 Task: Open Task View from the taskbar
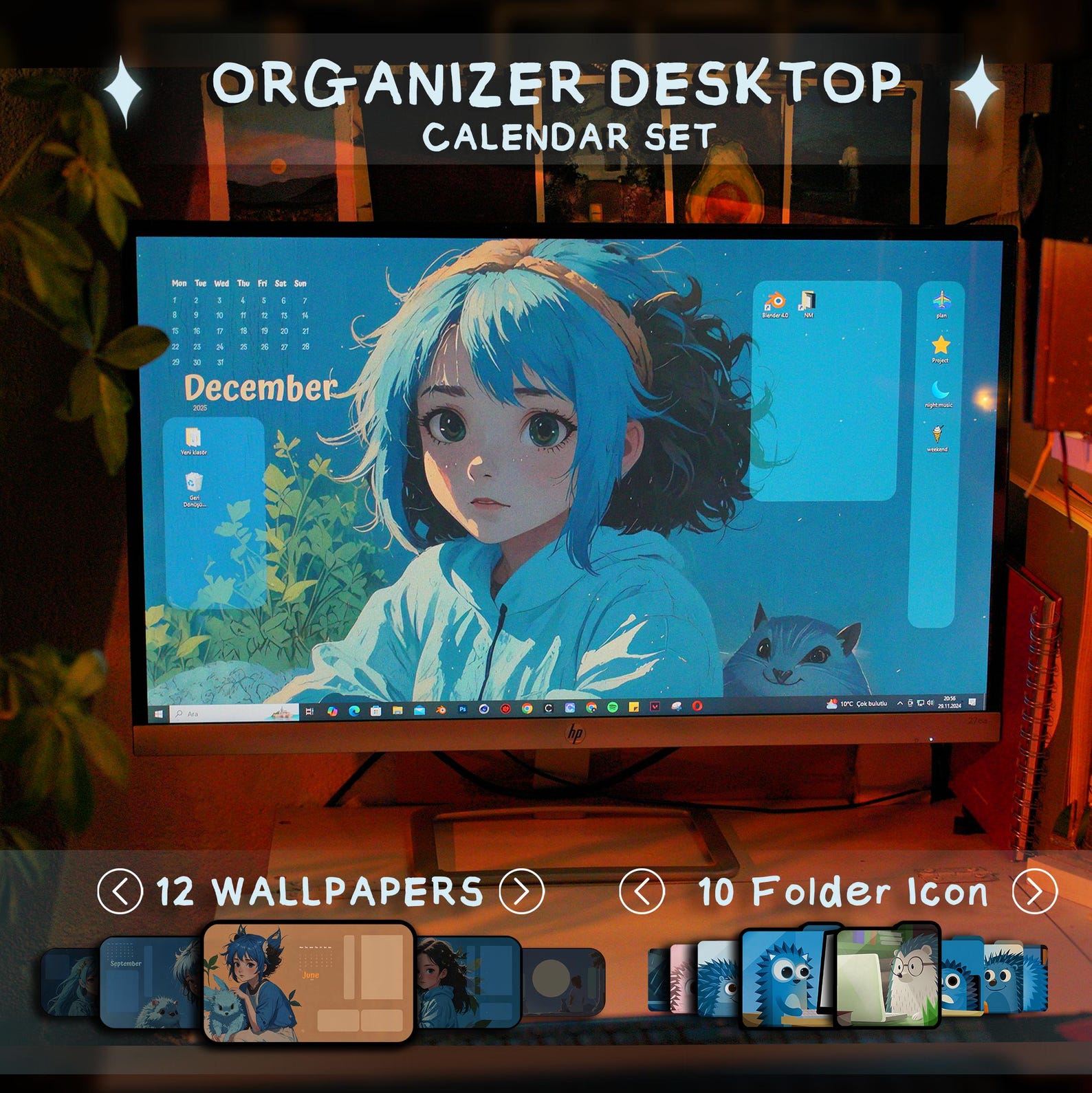click(x=308, y=711)
